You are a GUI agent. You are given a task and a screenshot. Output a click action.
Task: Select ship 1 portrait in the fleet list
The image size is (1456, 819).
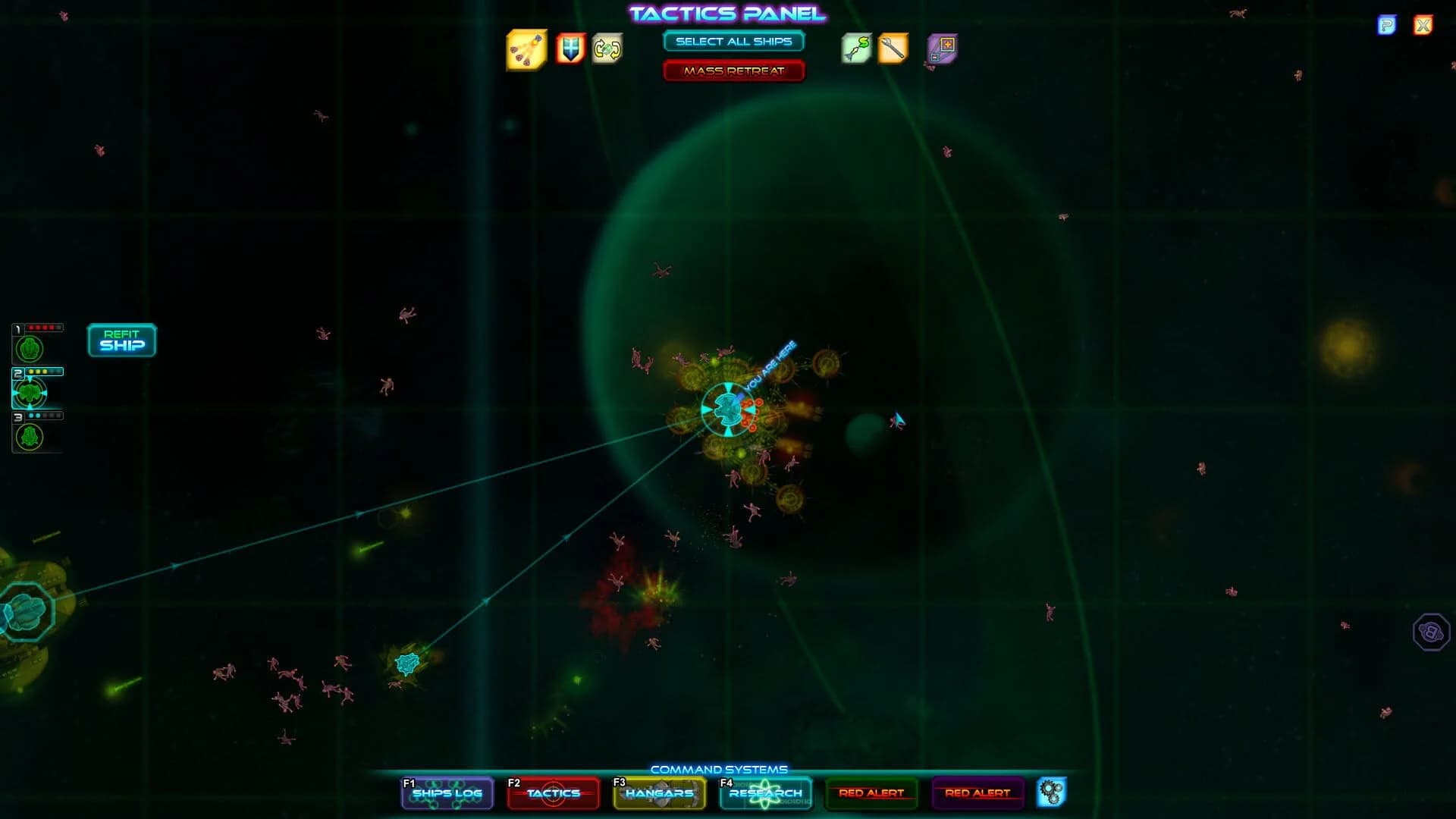coord(28,350)
